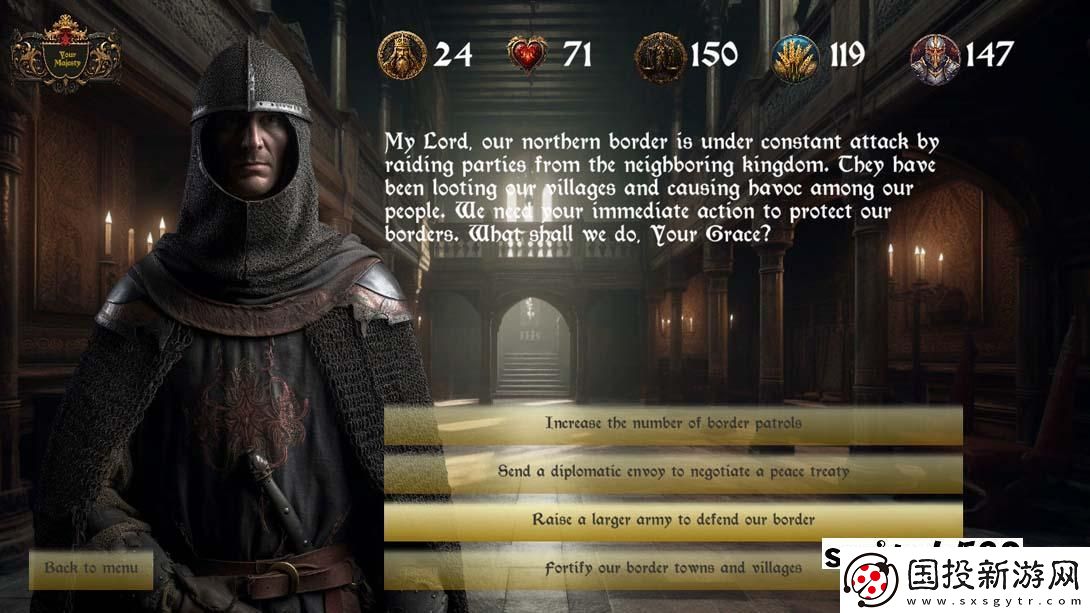Image resolution: width=1090 pixels, height=613 pixels.
Task: Select the red heart stat icon
Action: coord(530,55)
